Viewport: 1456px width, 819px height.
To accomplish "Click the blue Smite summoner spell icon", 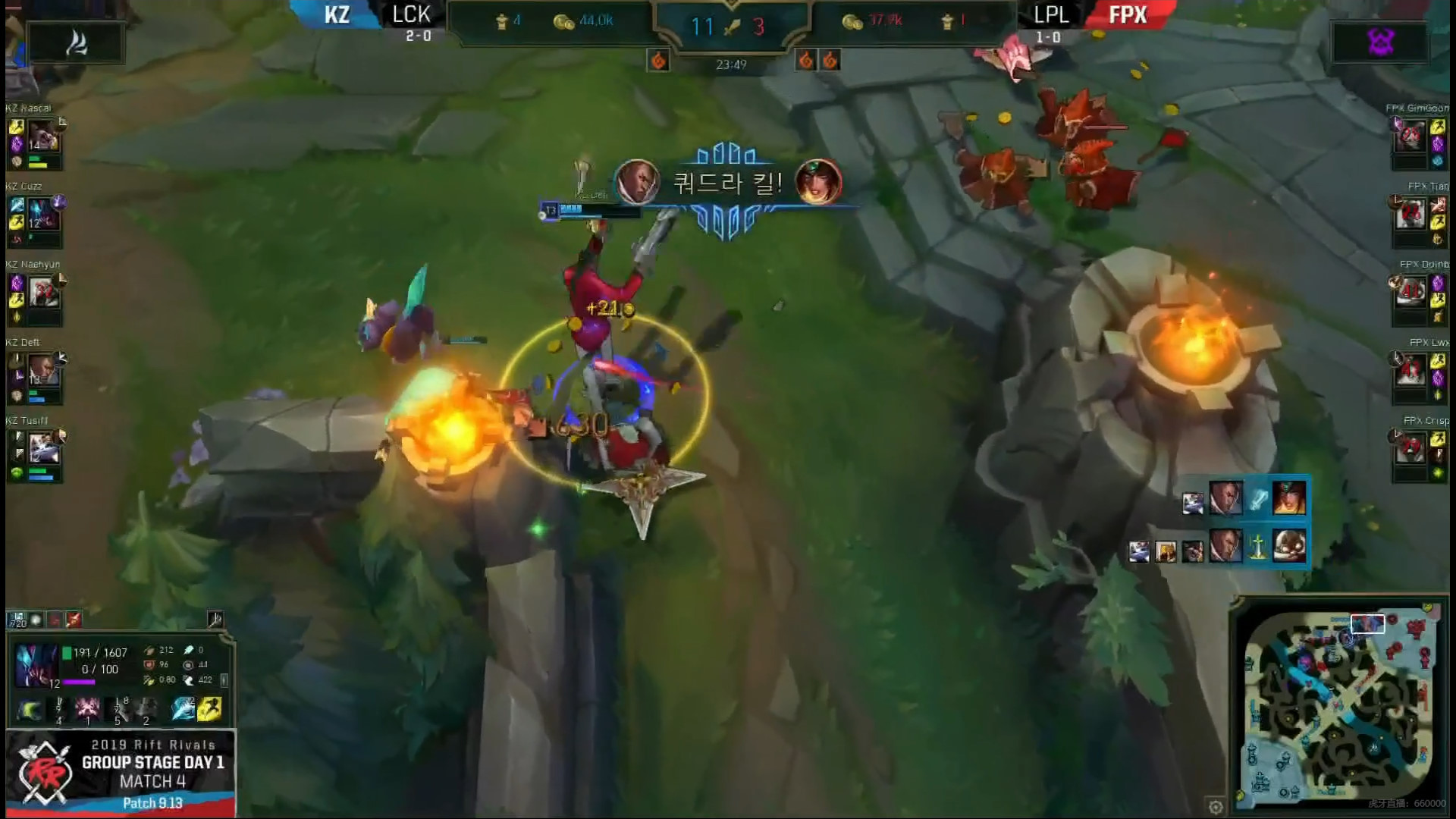I will tap(183, 709).
